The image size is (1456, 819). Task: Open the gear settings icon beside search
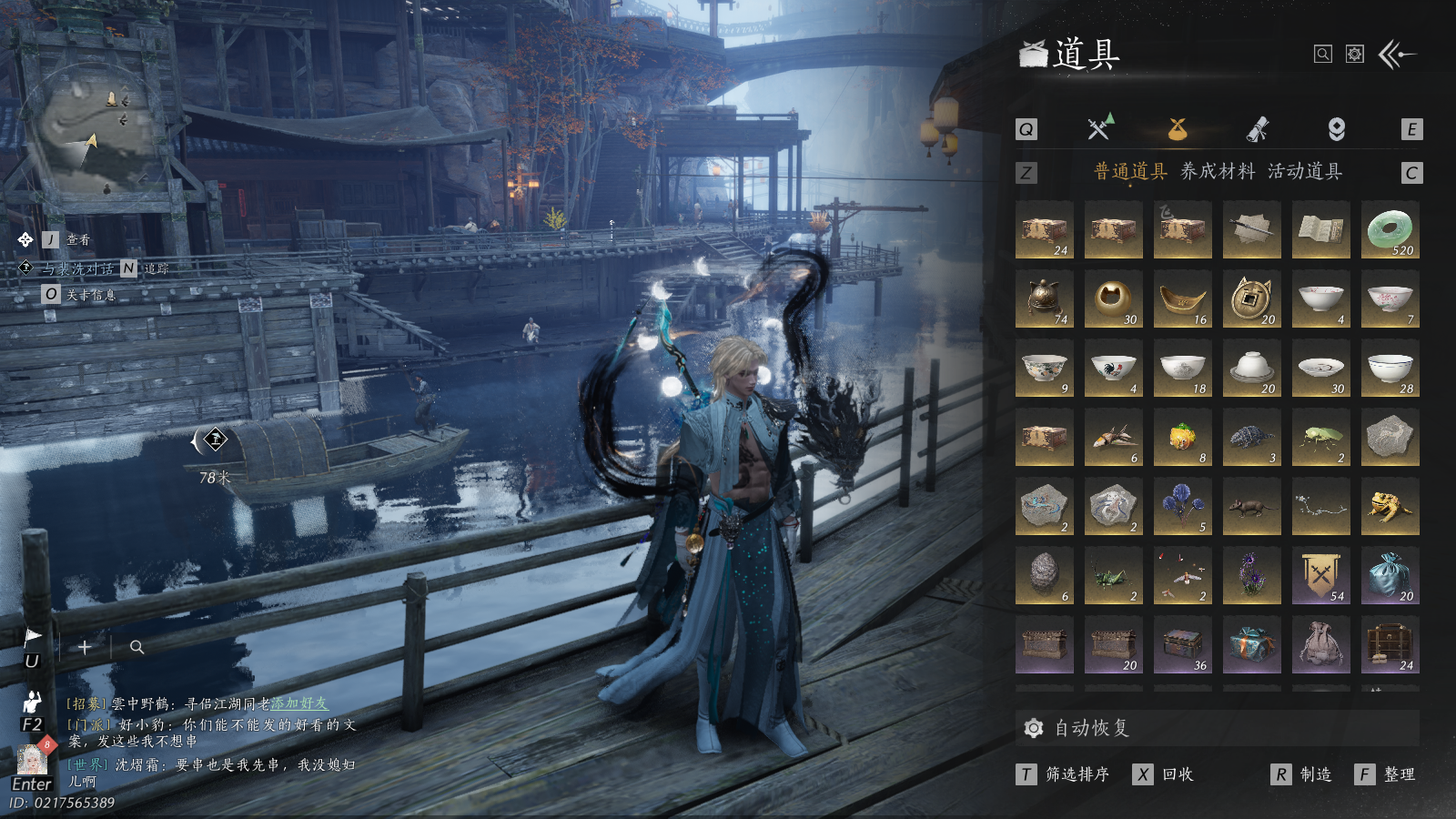click(x=1355, y=55)
